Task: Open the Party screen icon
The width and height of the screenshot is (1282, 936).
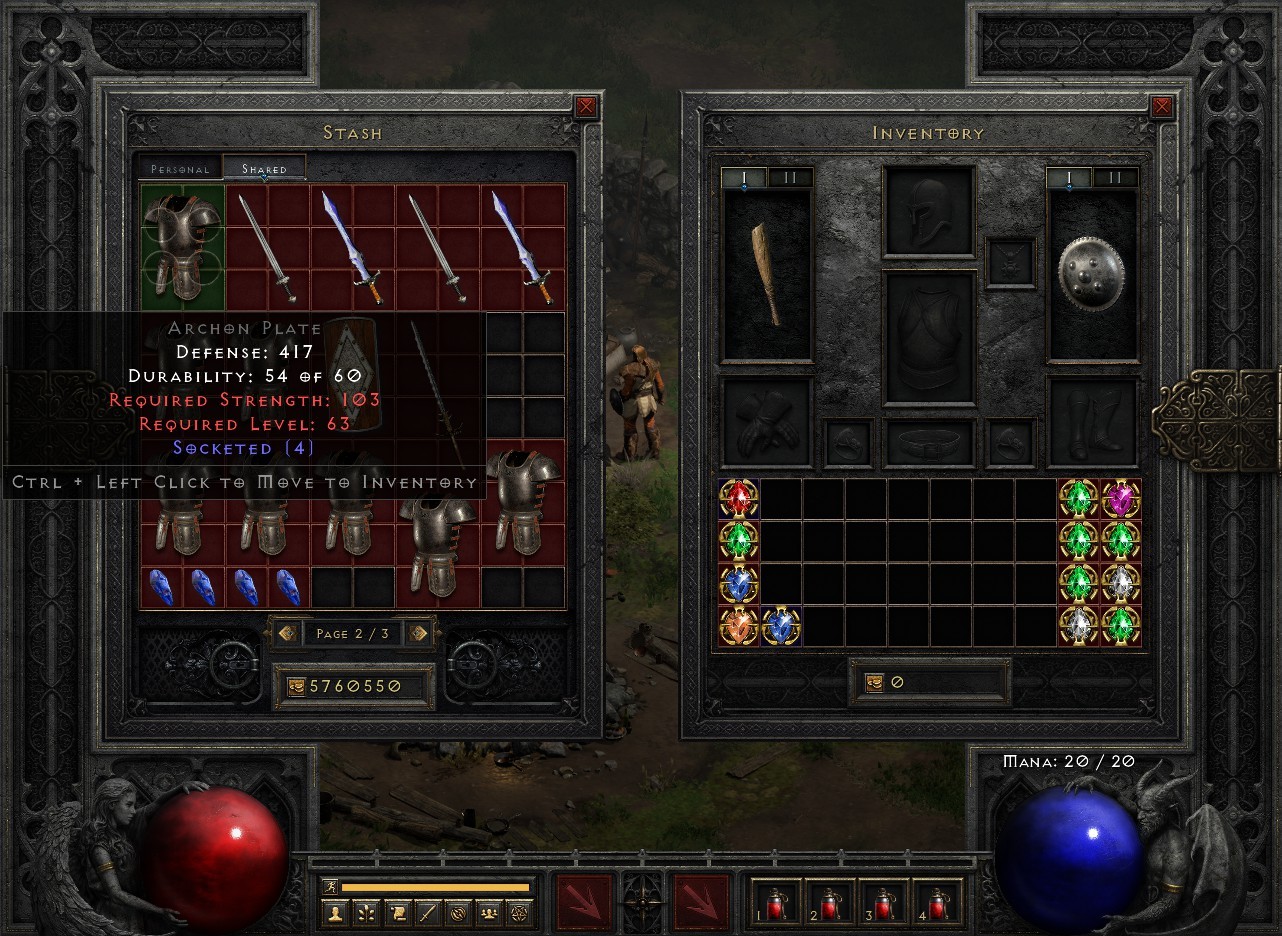Action: coord(488,913)
